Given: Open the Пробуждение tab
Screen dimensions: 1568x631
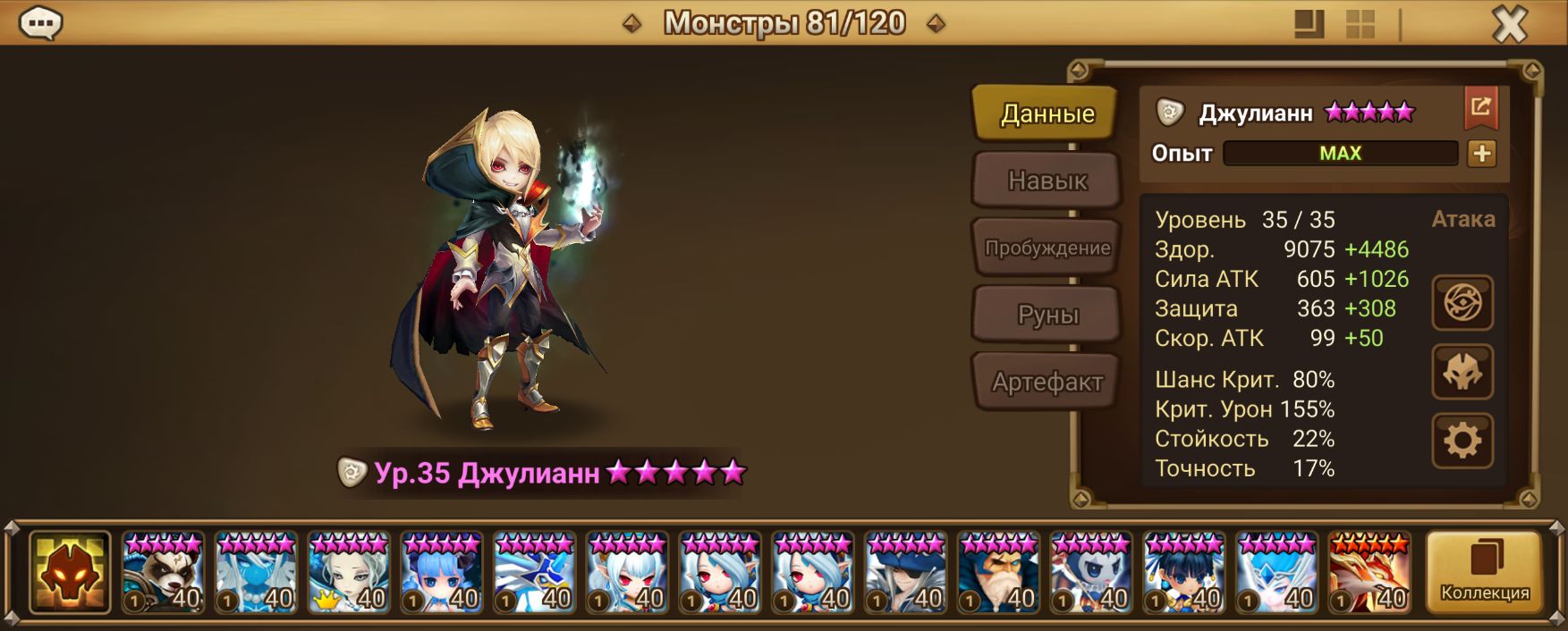Looking at the screenshot, I should pyautogui.click(x=1047, y=248).
